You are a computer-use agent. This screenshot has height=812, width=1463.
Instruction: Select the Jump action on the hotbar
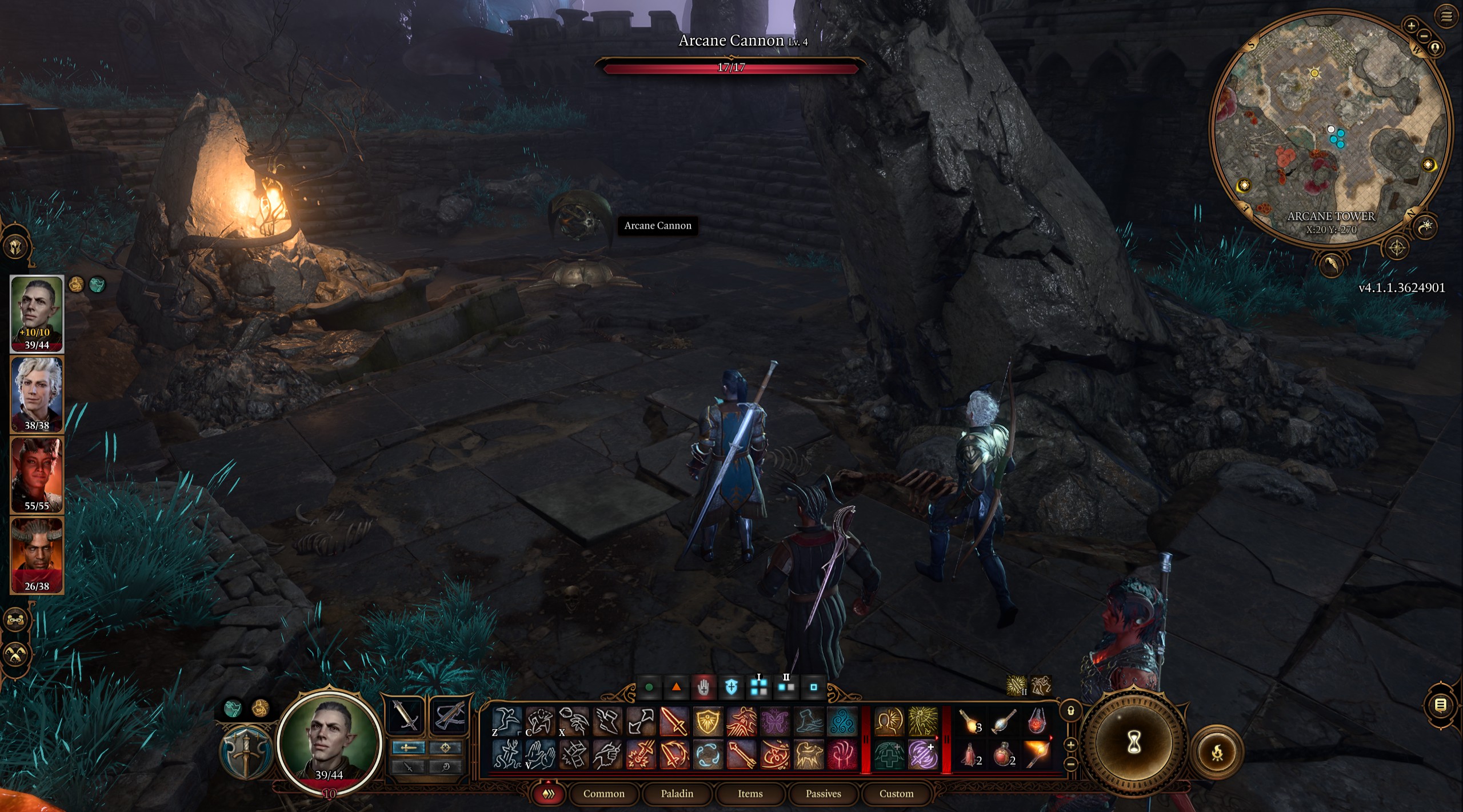pos(508,719)
